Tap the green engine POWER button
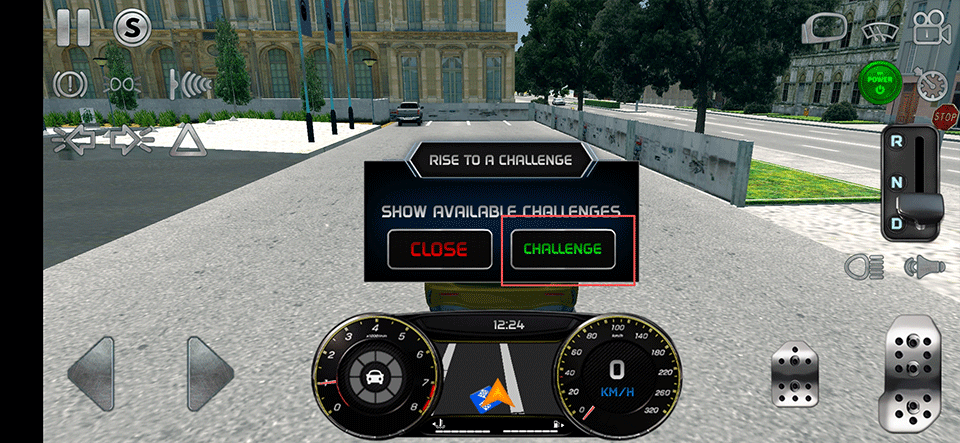The height and width of the screenshot is (443, 960). point(881,84)
